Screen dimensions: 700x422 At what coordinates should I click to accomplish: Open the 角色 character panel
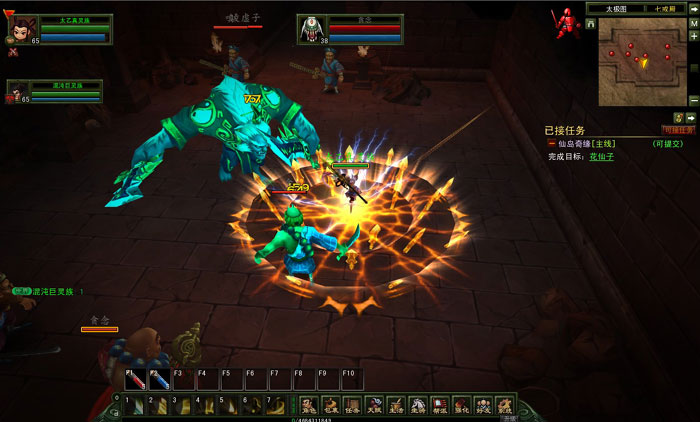tap(308, 405)
